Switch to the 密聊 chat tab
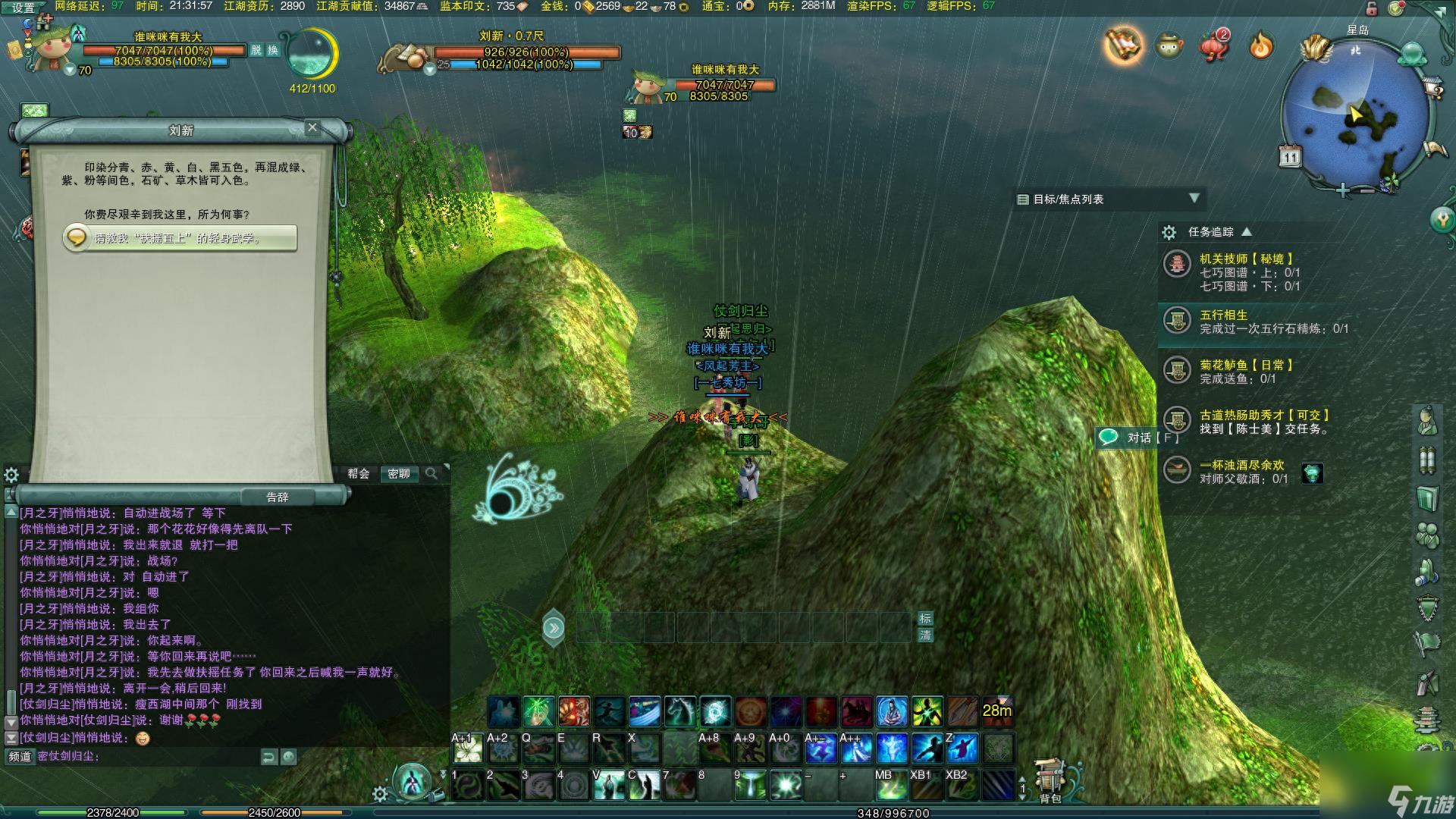Screen dimensions: 1456x819 coord(398,473)
